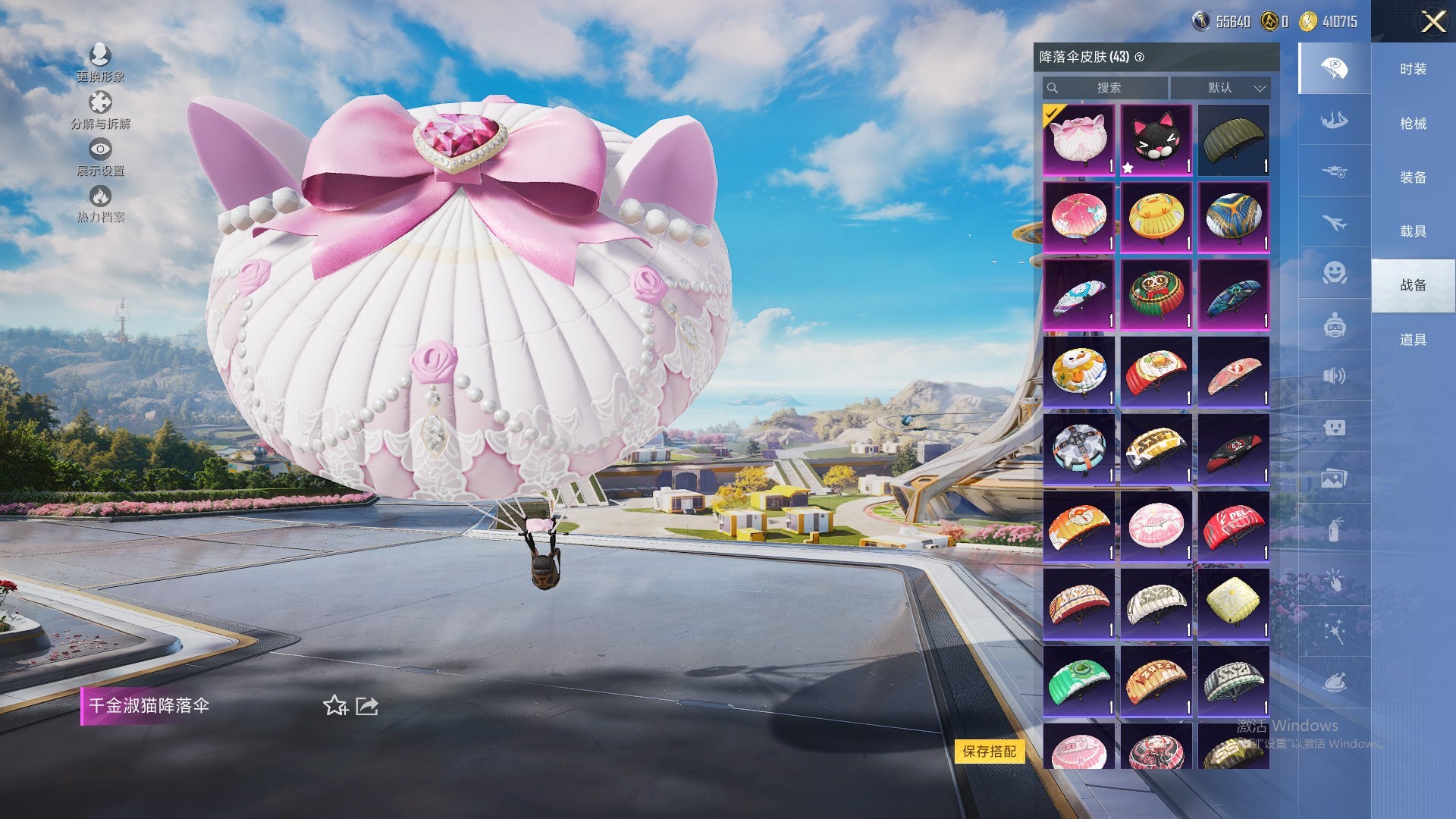Share the parachute skin via share icon
Screen dimensions: 1456x819
pos(367,706)
